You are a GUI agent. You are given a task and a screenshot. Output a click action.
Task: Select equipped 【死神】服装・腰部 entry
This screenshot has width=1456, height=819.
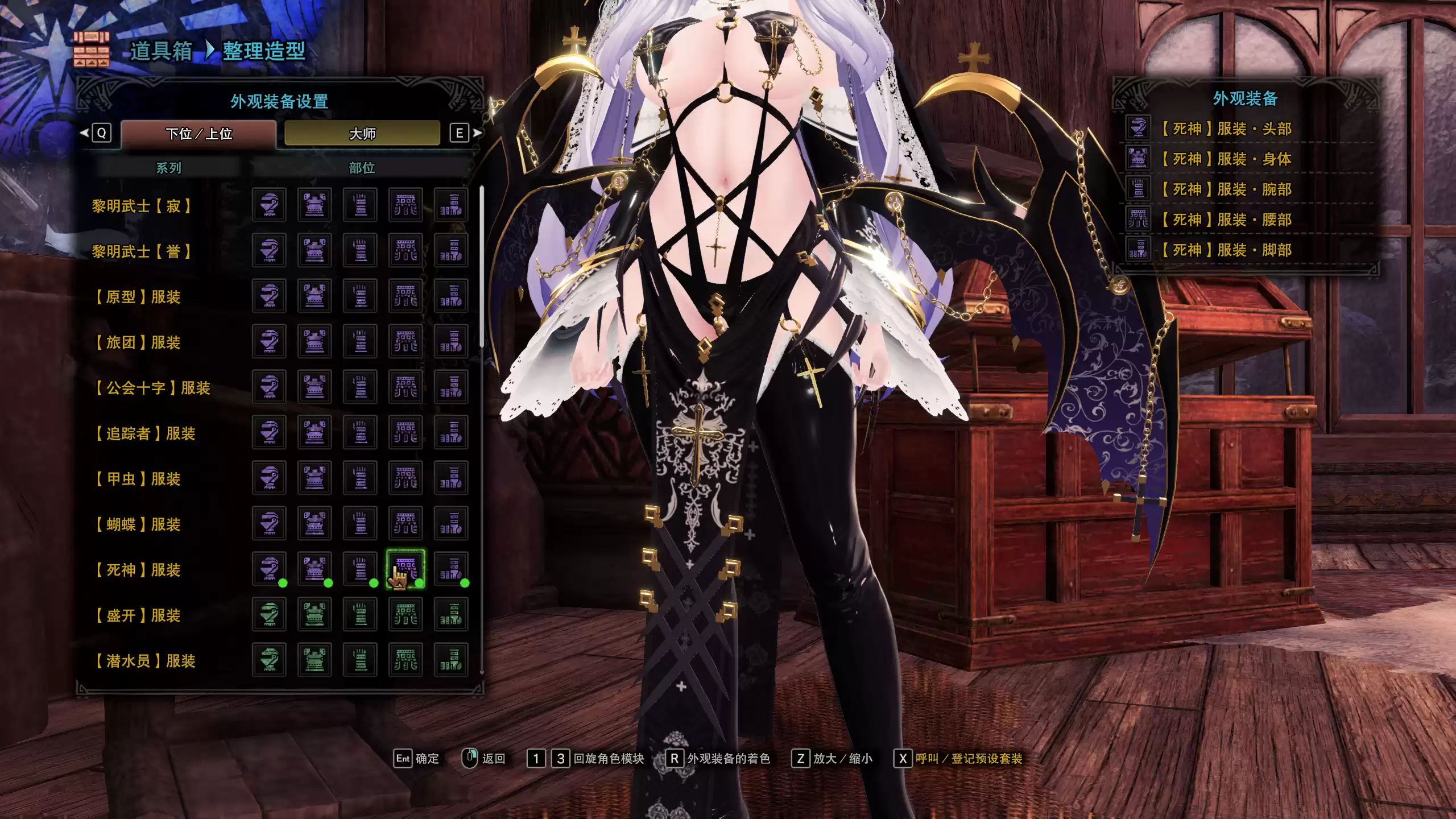coord(1225,220)
